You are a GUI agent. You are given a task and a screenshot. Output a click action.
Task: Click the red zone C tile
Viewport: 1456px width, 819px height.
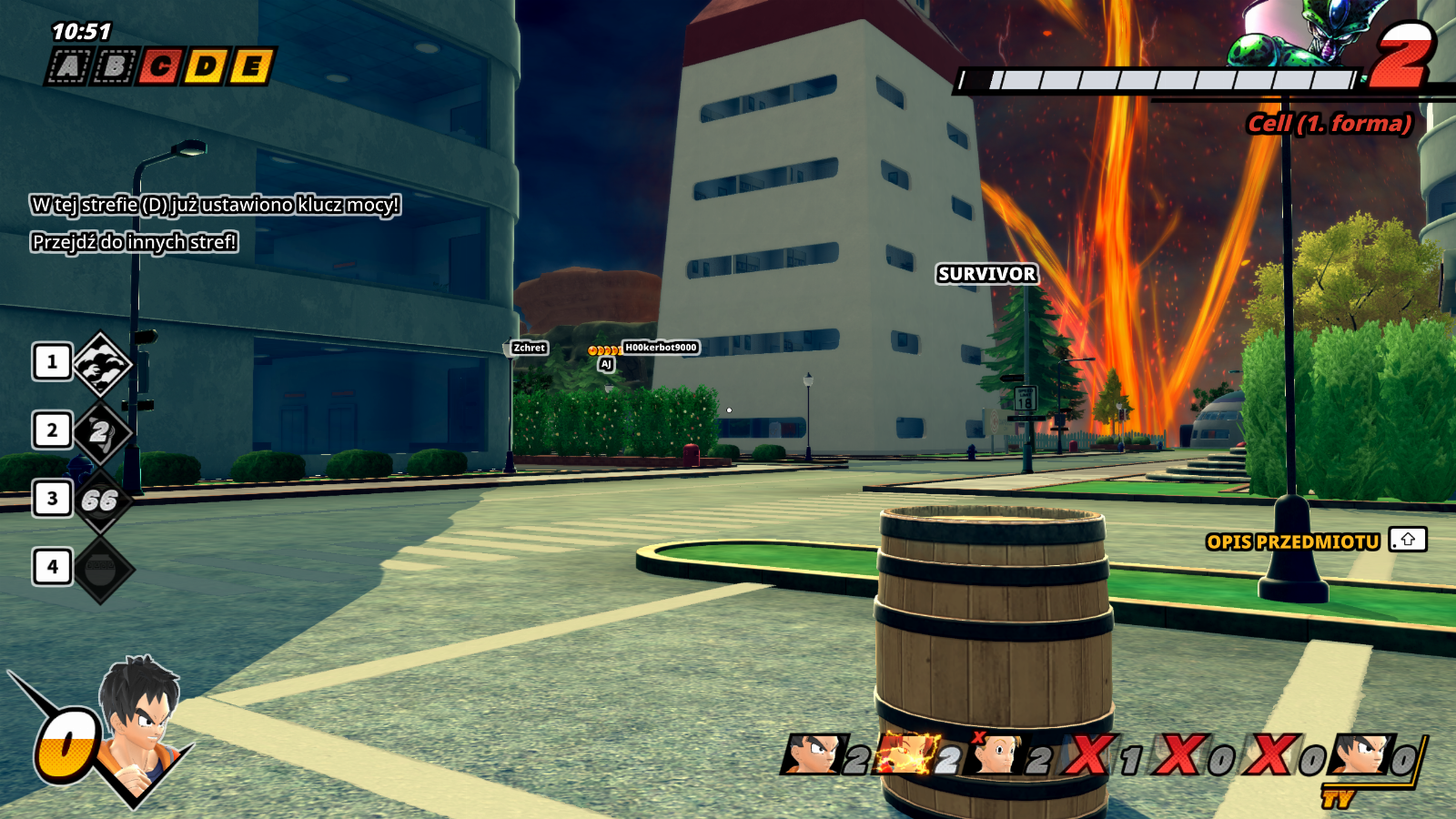pos(160,66)
